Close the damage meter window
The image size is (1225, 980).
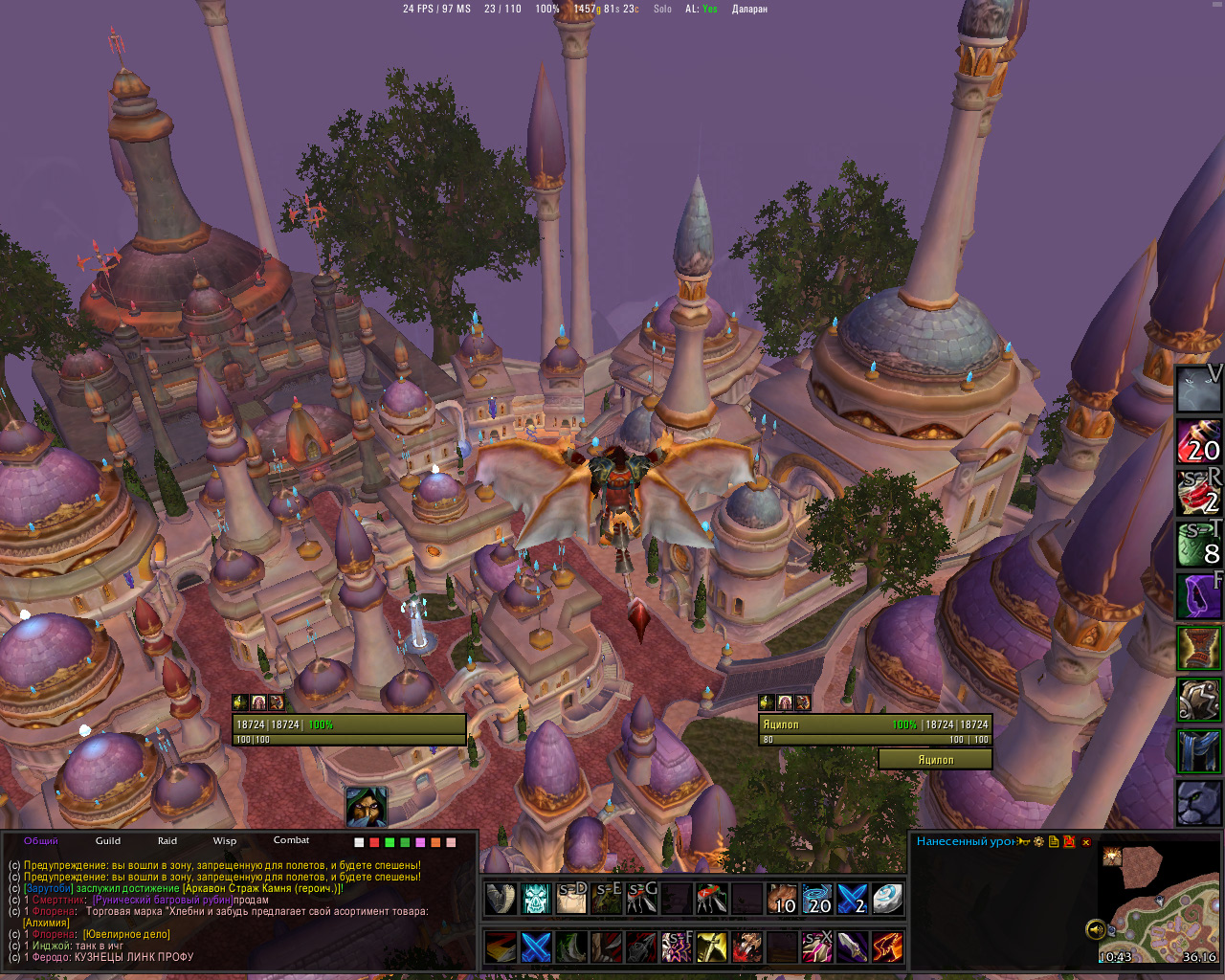pos(1086,842)
